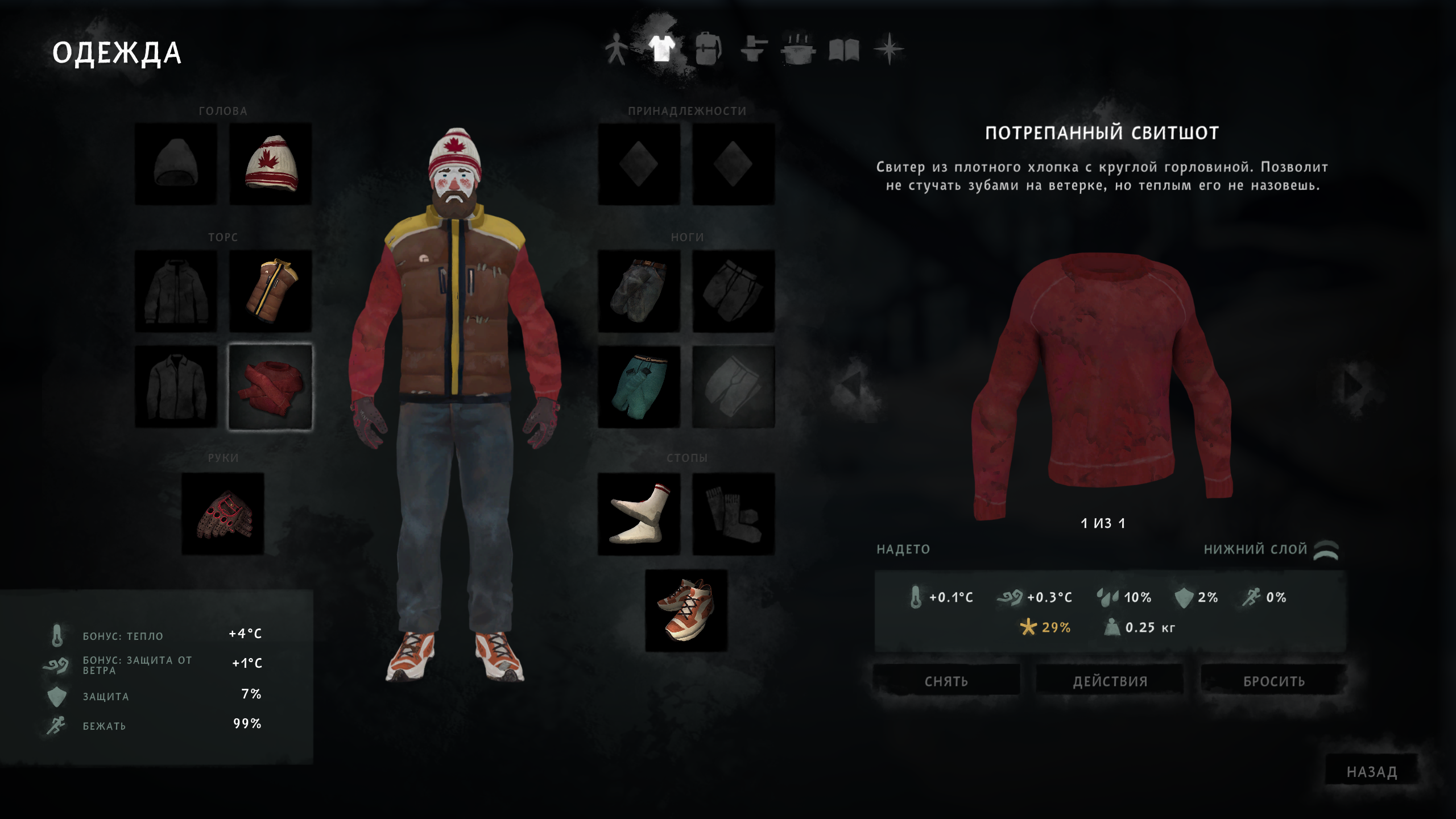Show next item with right arrow

(x=1352, y=387)
